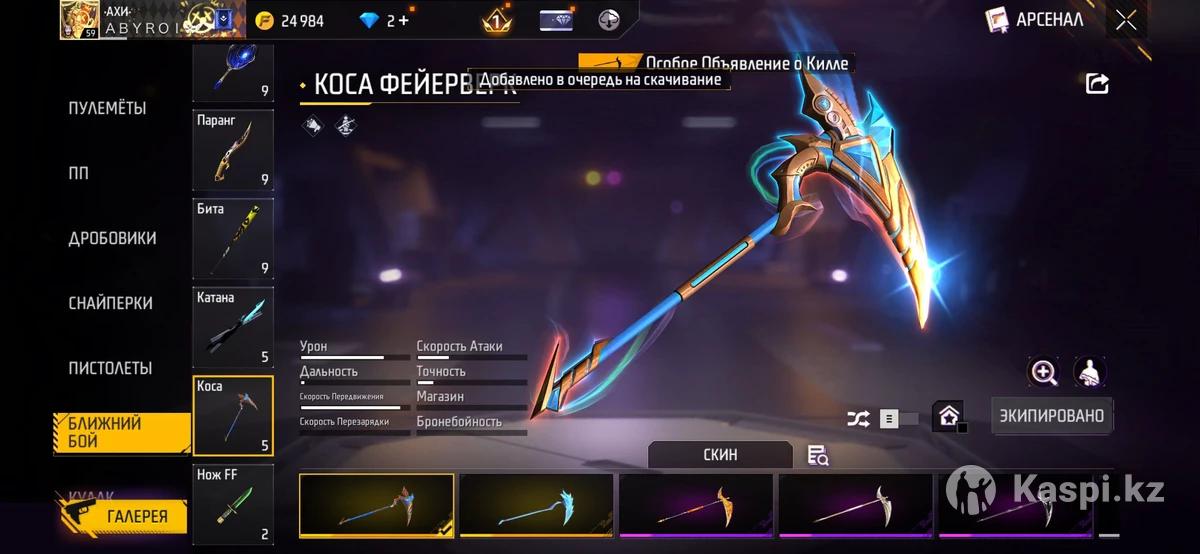Choose the Бита weapon tile
The image size is (1200, 554).
(233, 237)
